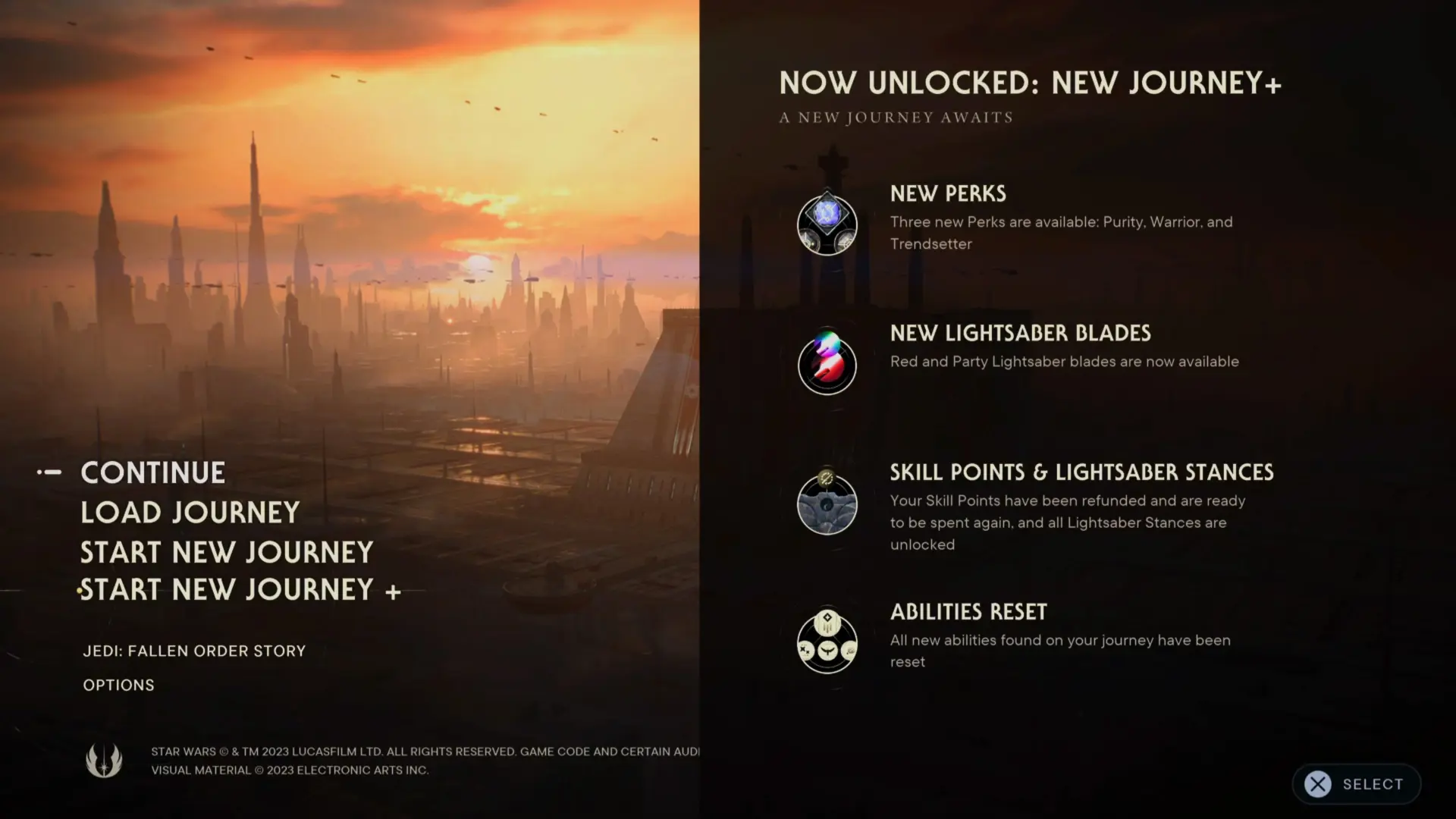
Task: Click the NOW UNLOCKED: NEW JOURNEY+ heading
Action: tap(1030, 82)
